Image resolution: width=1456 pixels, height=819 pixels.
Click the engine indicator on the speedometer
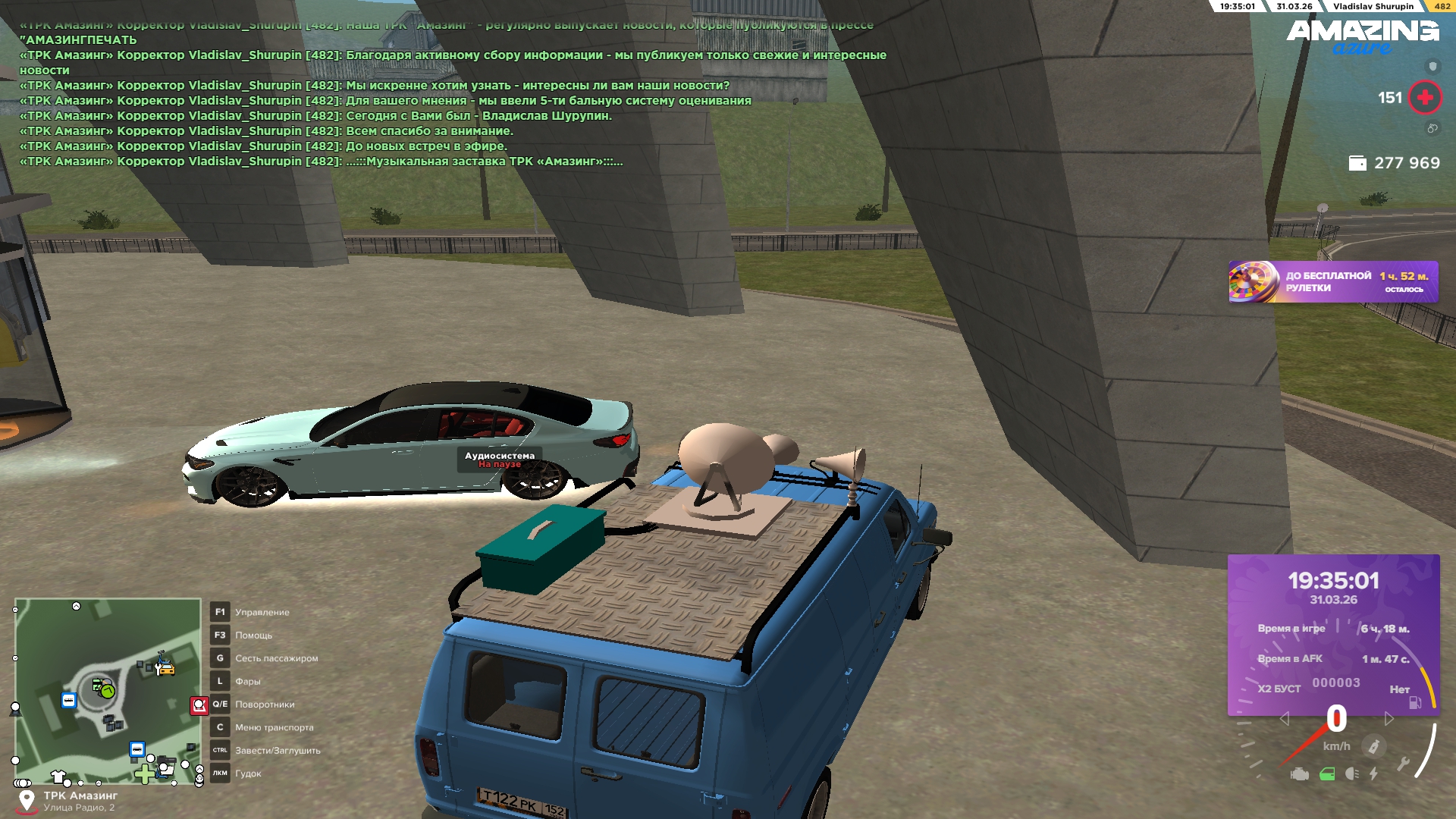pyautogui.click(x=1300, y=774)
